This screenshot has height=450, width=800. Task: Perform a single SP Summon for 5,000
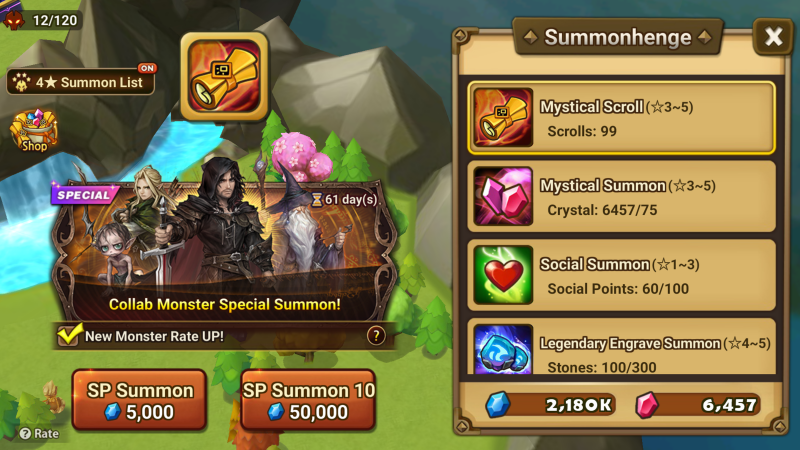click(x=139, y=400)
